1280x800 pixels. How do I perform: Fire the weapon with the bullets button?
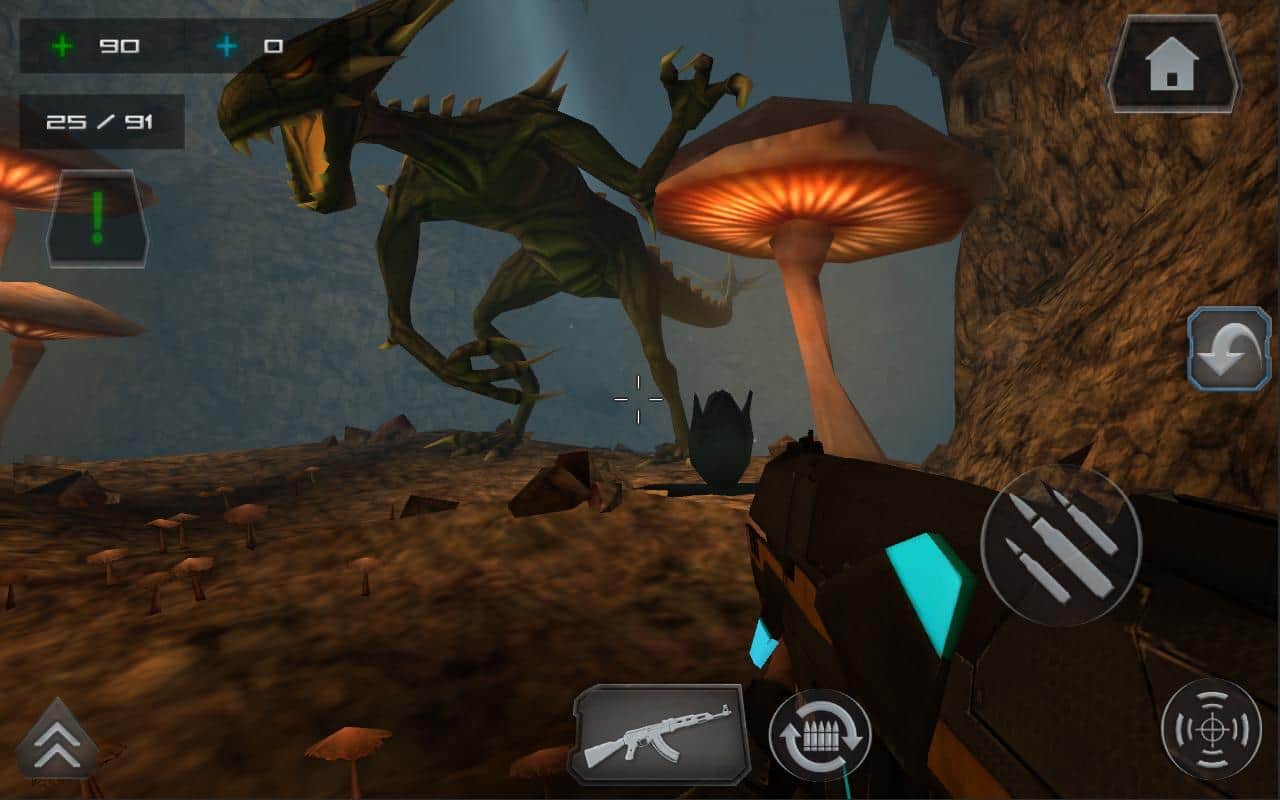click(1061, 544)
